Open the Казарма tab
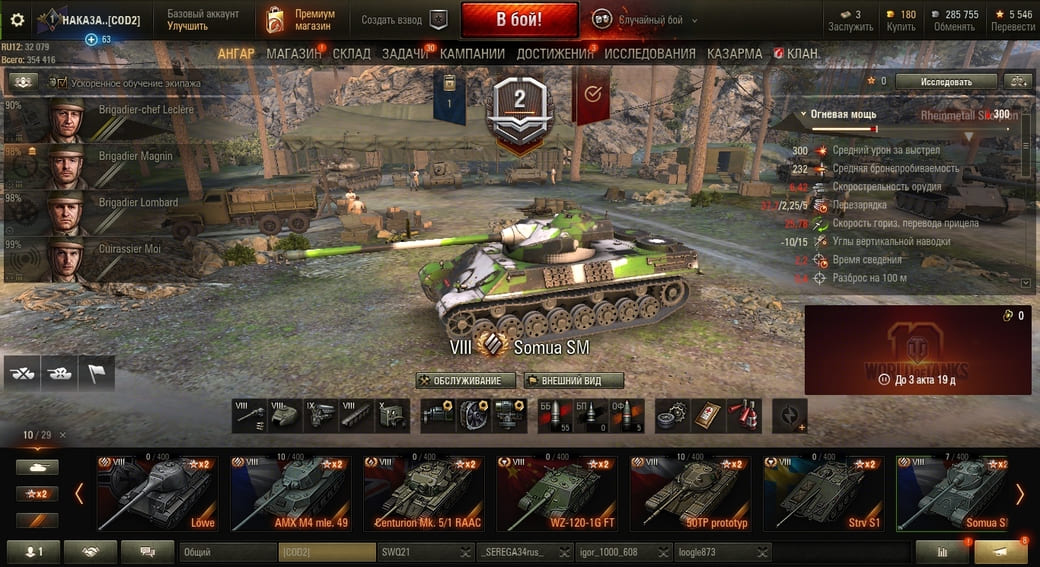 tap(734, 53)
